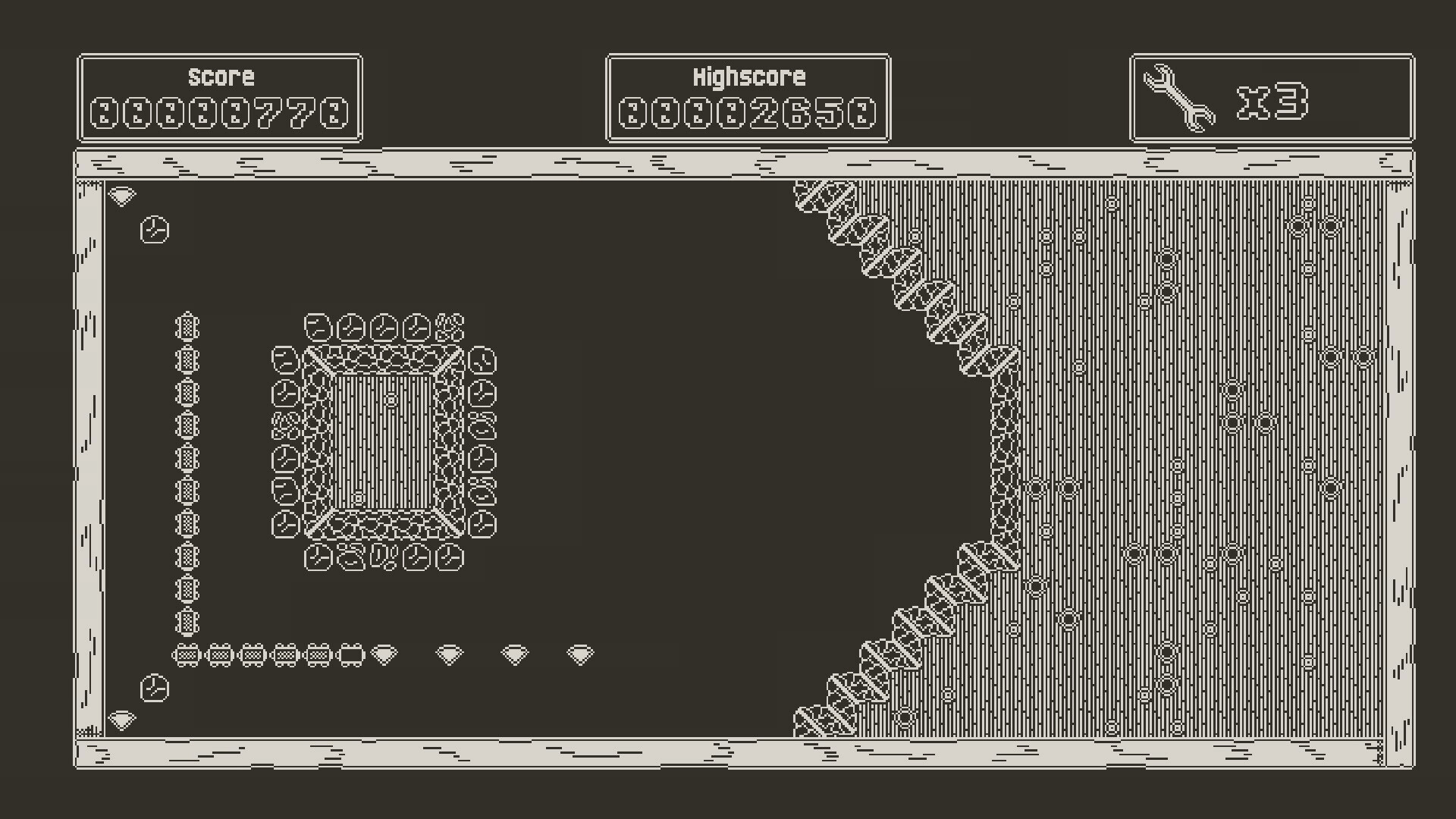The width and height of the screenshot is (1456, 819).
Task: Click the topmost bolt block in the left column
Action: tap(186, 326)
